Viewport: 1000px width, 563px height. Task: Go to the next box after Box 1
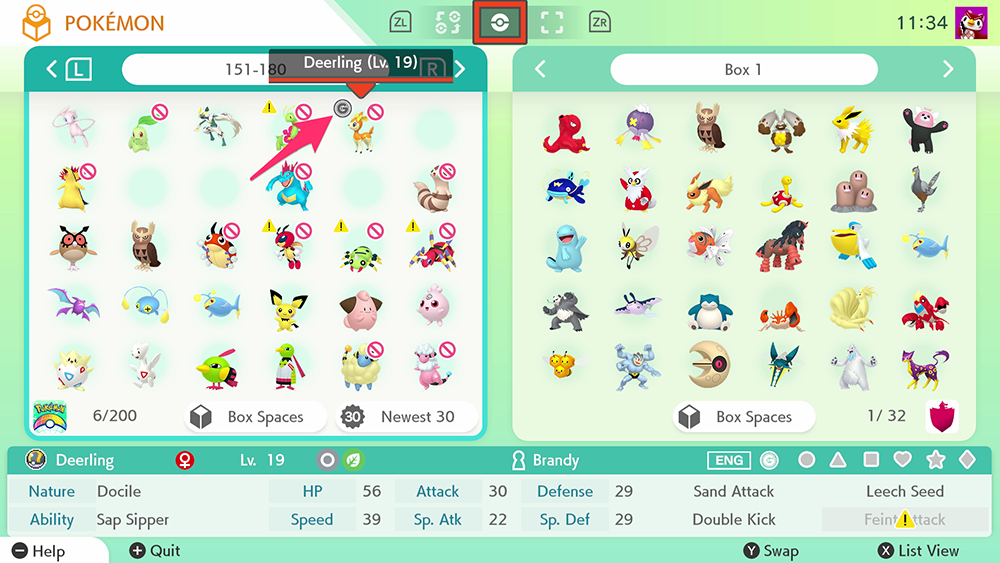947,70
